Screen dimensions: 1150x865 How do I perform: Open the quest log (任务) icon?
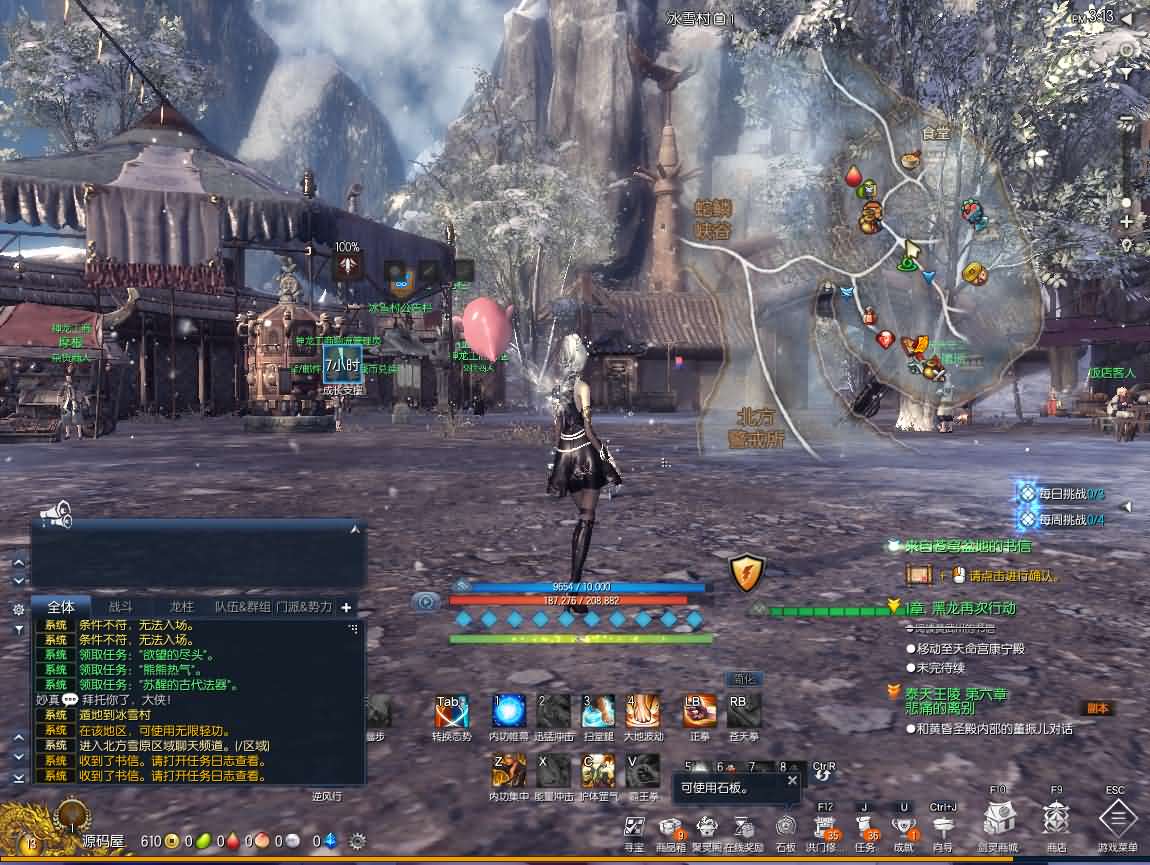coord(865,827)
